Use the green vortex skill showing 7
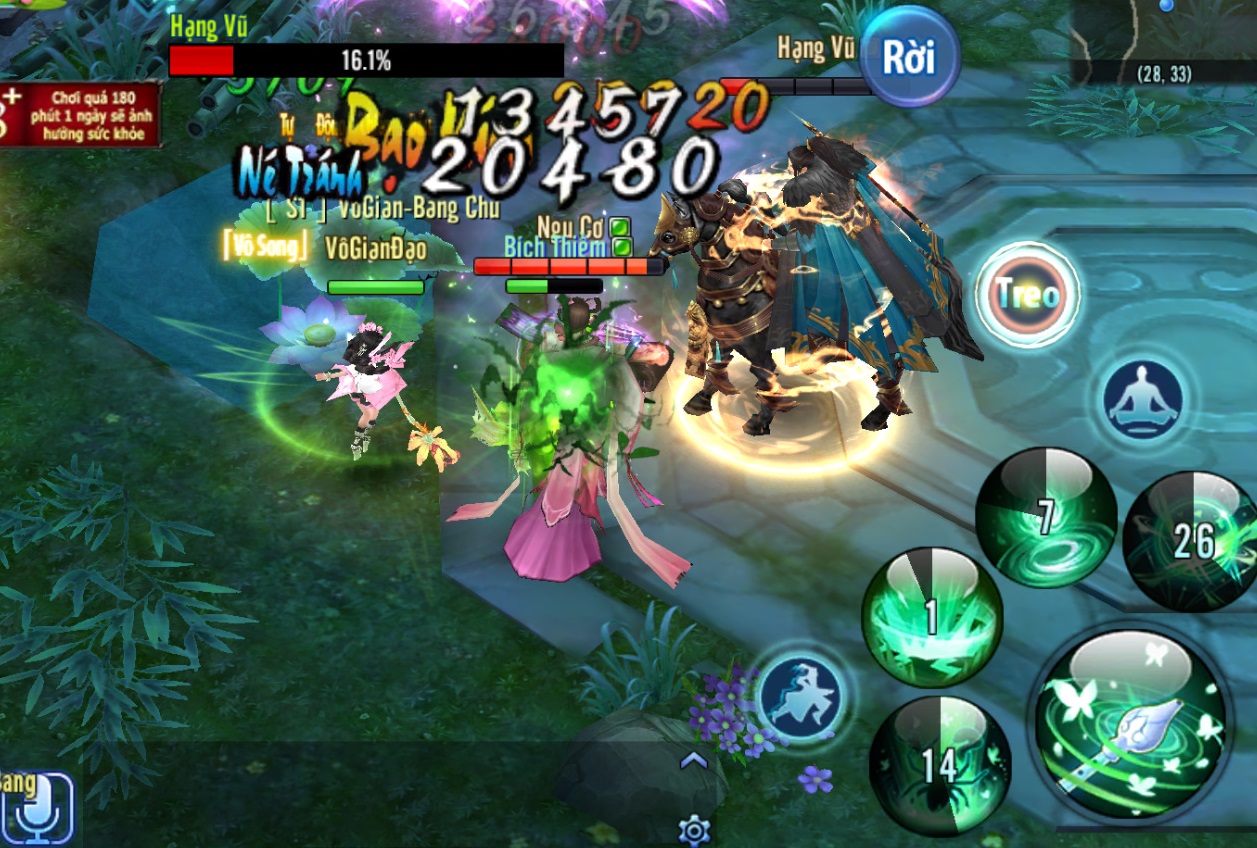1257x848 pixels. tap(1045, 517)
